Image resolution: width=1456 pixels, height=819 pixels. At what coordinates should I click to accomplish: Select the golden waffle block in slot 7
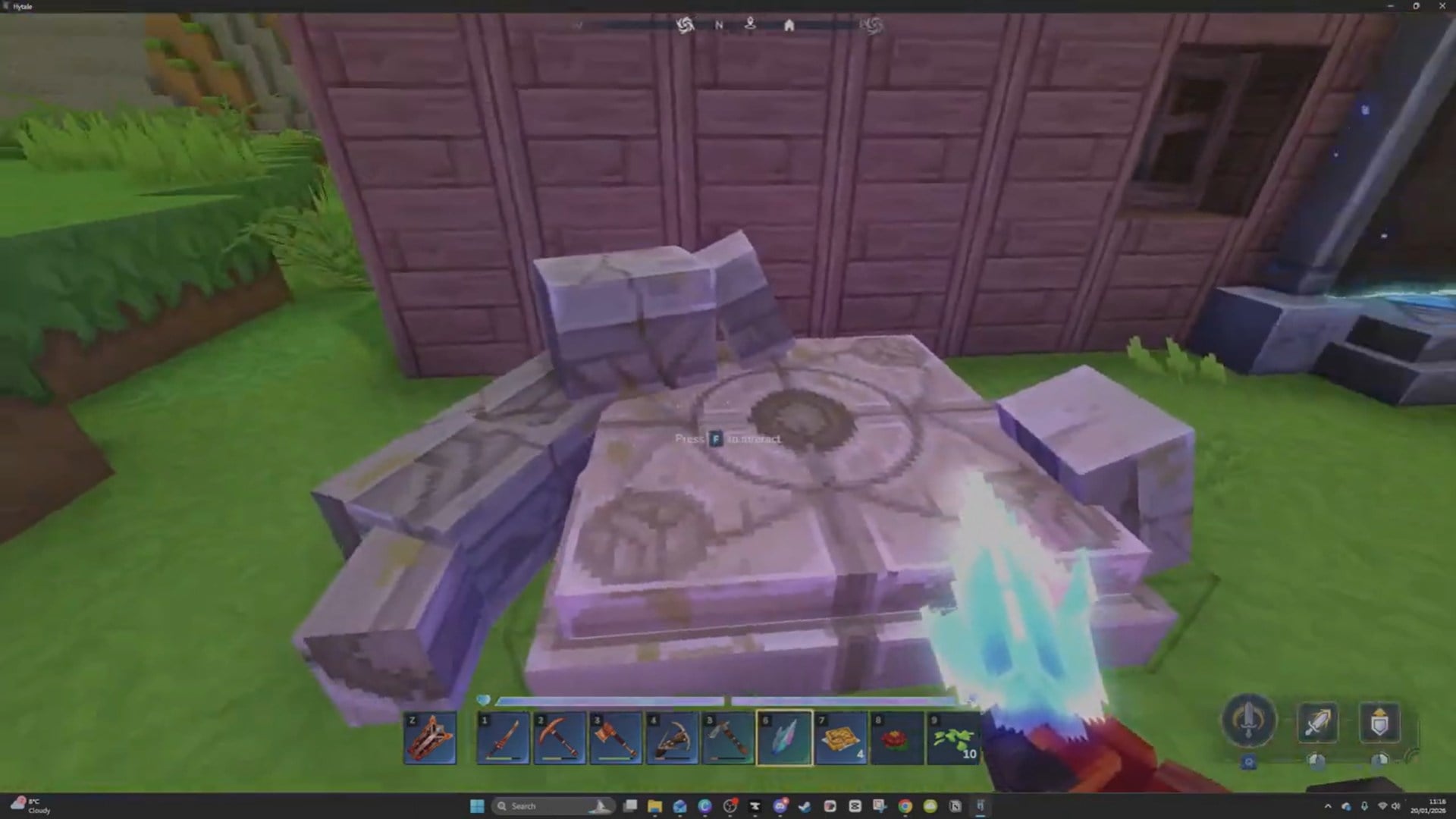(841, 736)
